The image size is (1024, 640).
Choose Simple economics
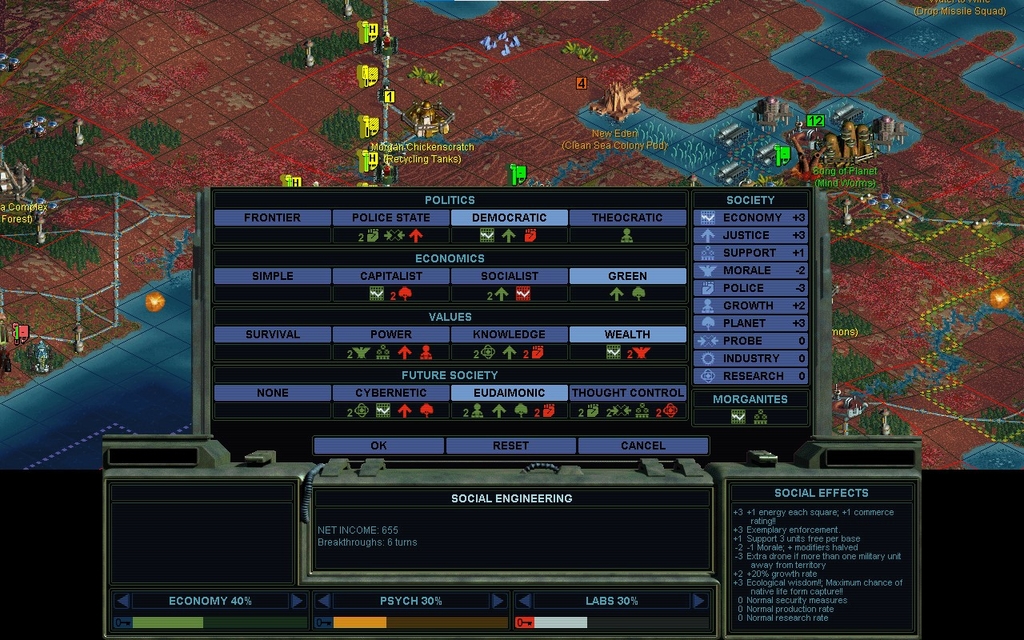272,276
